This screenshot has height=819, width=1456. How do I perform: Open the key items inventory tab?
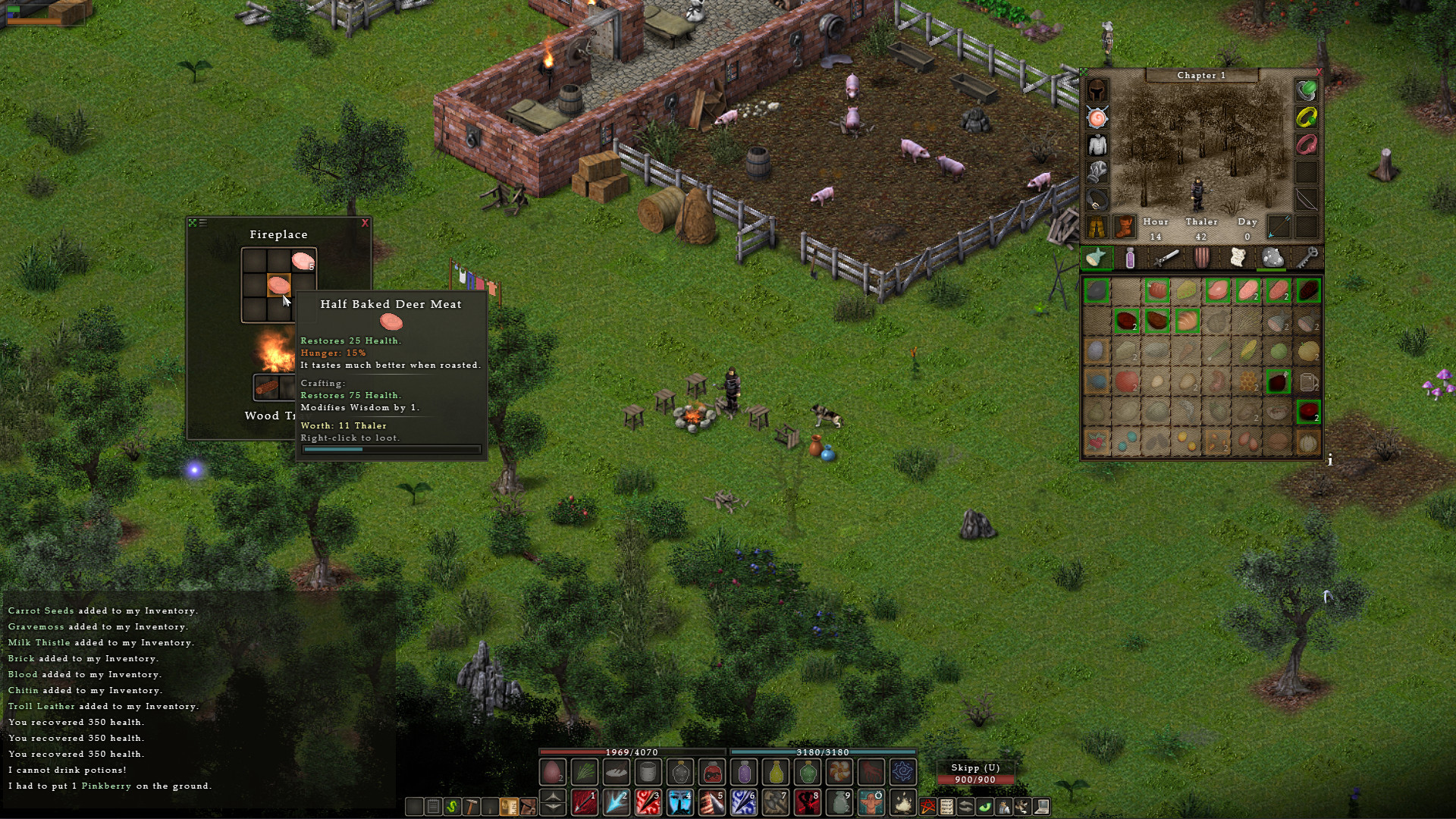pyautogui.click(x=1307, y=259)
